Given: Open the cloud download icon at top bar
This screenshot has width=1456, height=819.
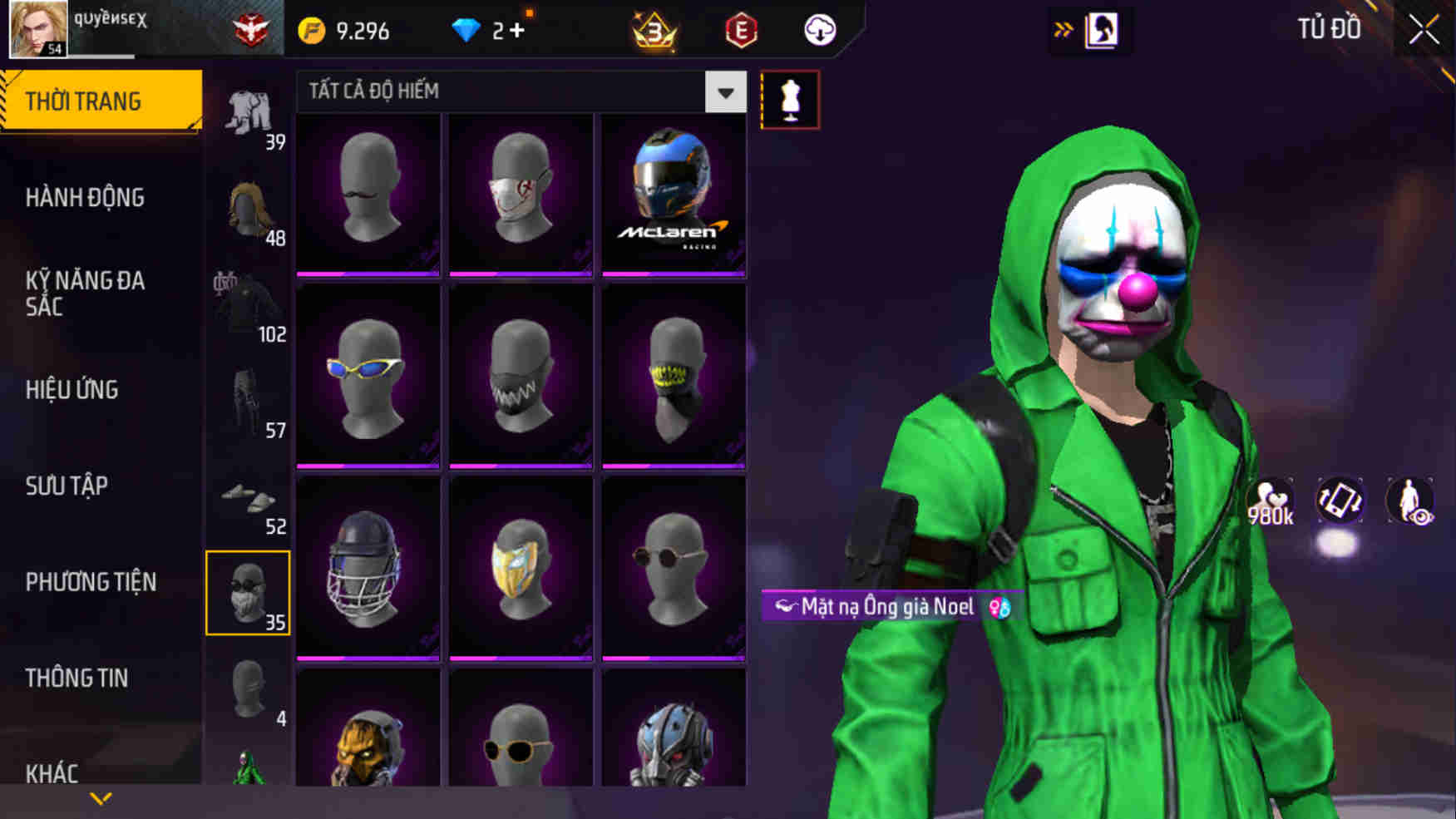Looking at the screenshot, I should [818, 30].
